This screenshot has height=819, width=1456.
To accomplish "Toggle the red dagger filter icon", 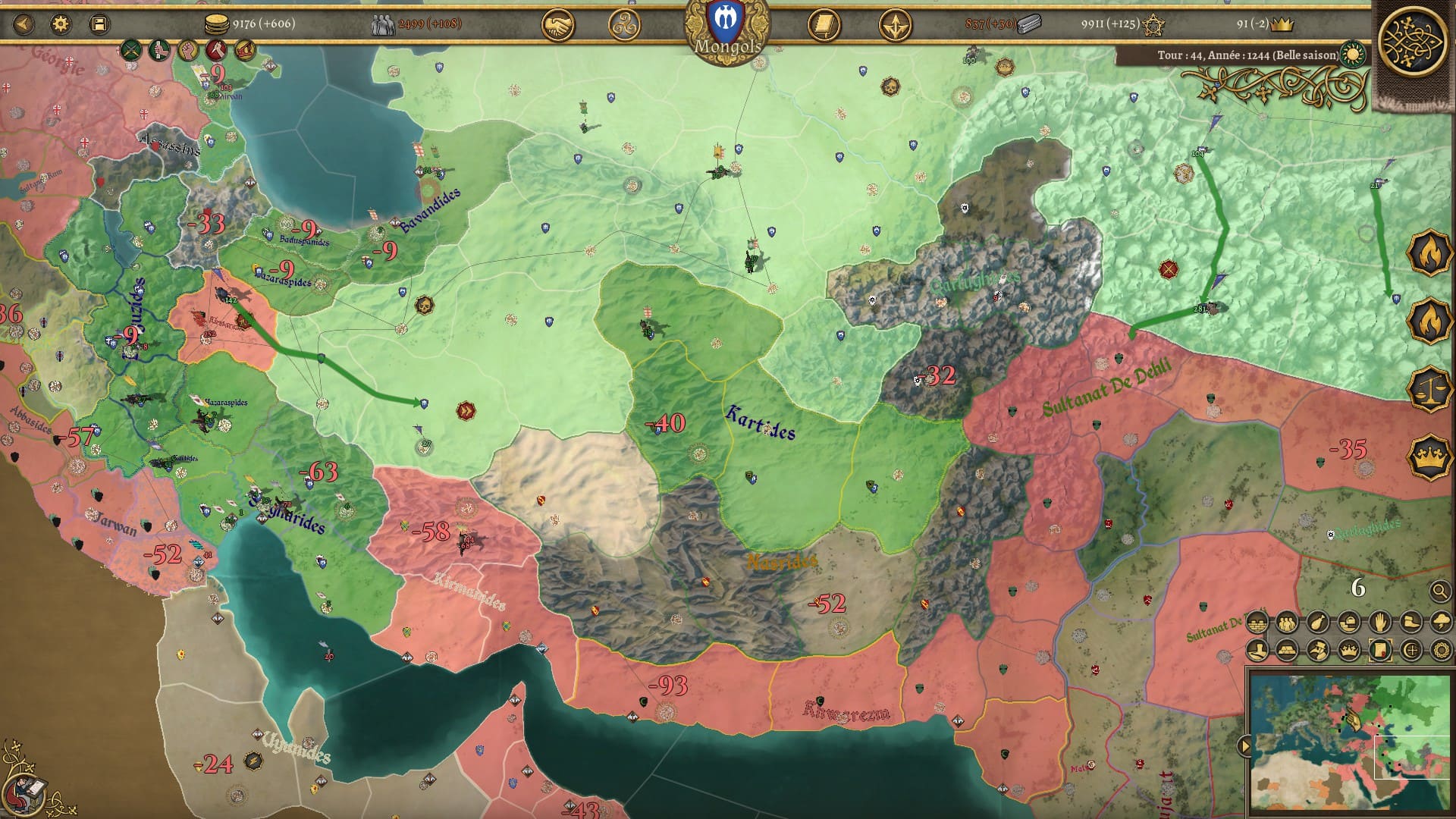I will pyautogui.click(x=216, y=52).
